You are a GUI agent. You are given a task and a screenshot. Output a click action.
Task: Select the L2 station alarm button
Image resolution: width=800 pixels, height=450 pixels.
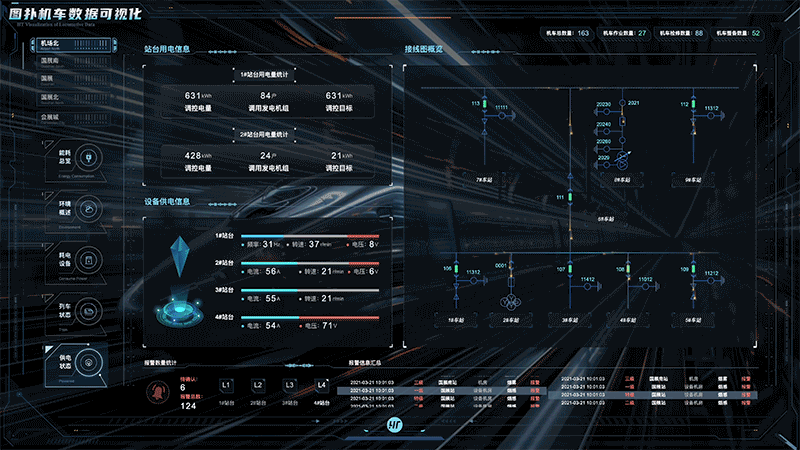tap(258, 385)
